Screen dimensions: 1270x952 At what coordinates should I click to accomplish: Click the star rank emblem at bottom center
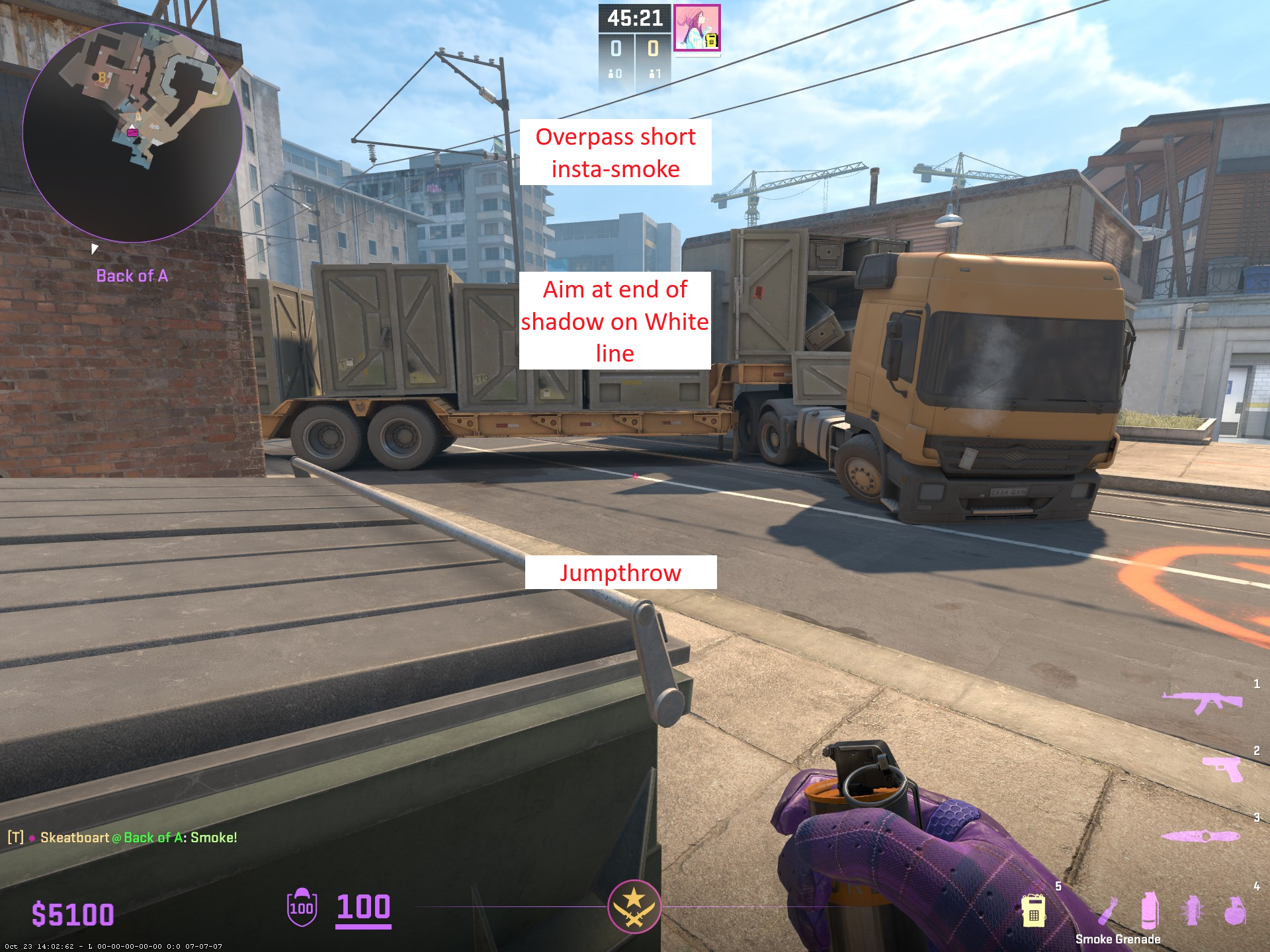(634, 906)
